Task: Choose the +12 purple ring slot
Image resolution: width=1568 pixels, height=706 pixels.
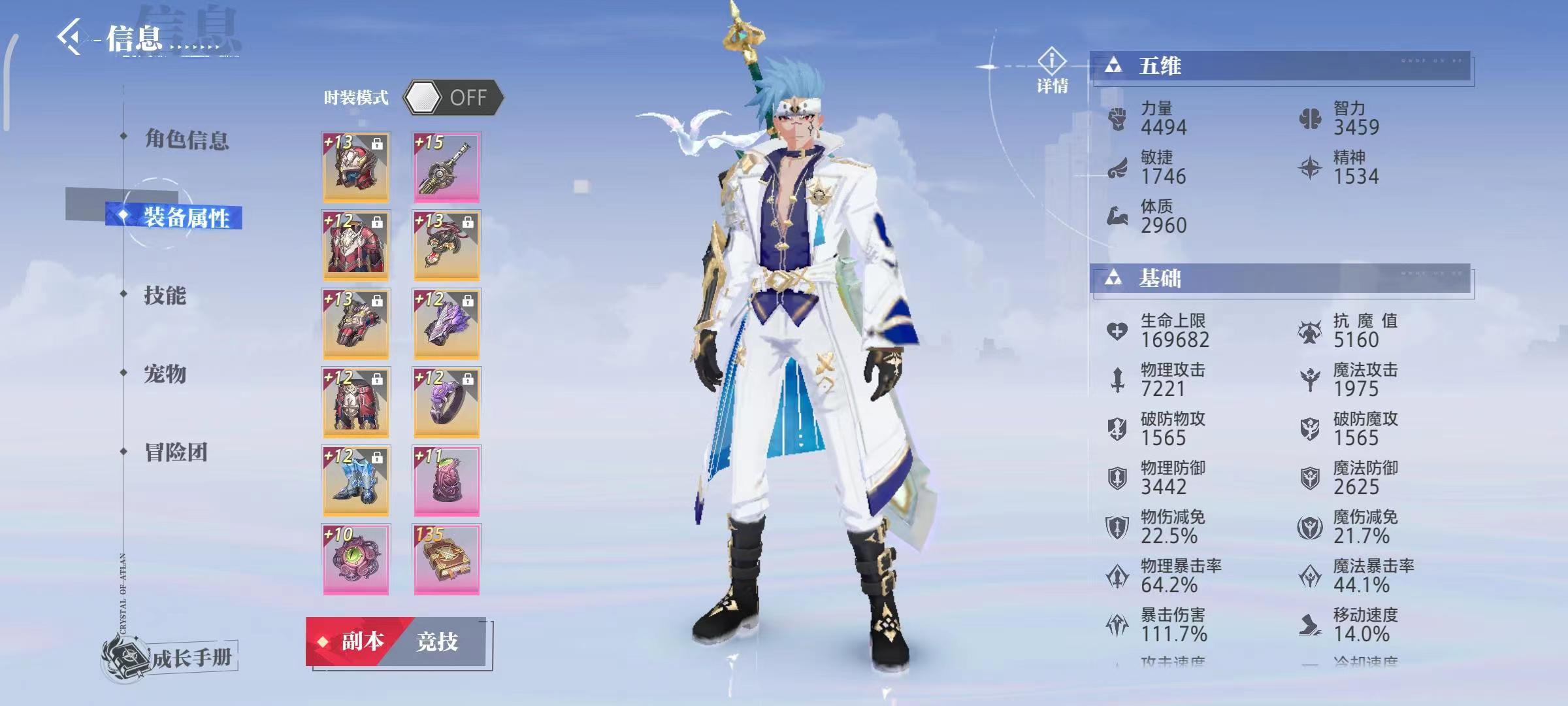Action: pos(447,402)
